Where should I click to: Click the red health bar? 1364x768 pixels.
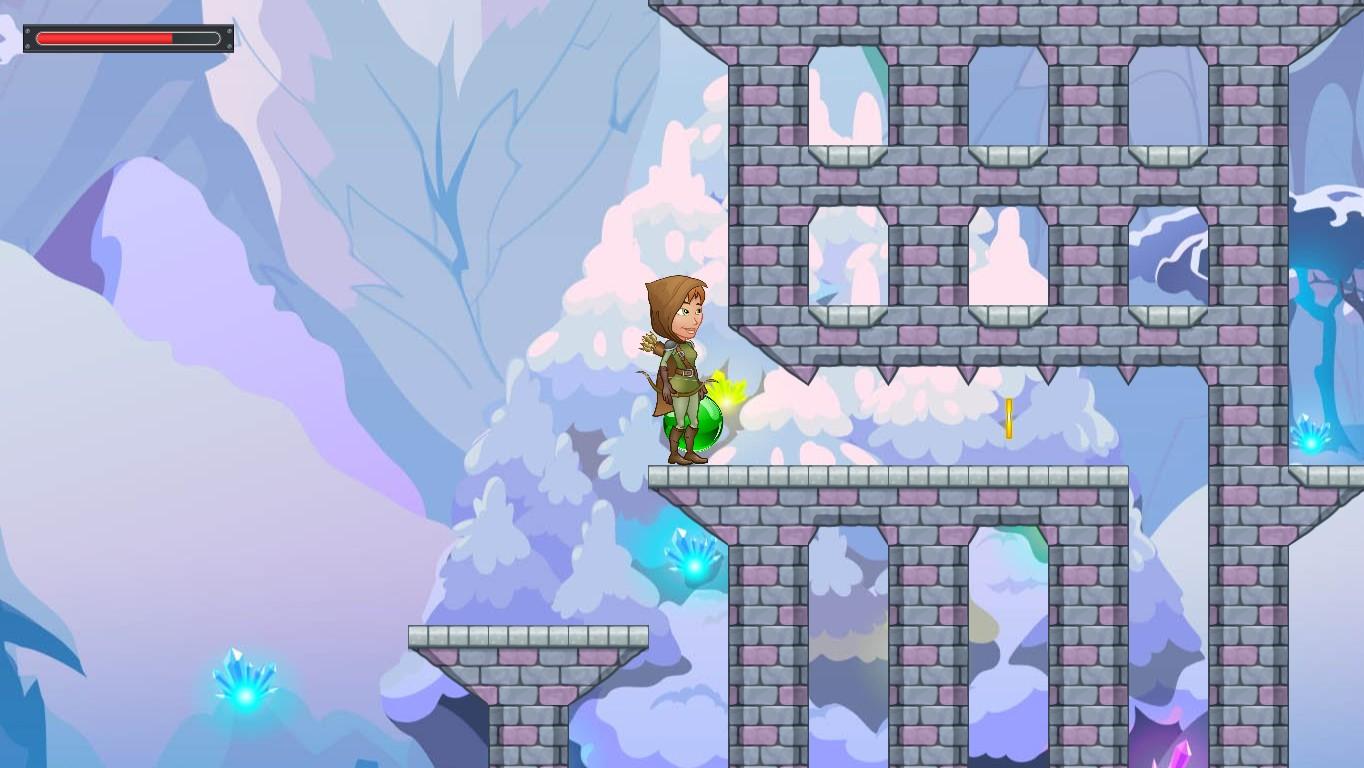point(105,37)
